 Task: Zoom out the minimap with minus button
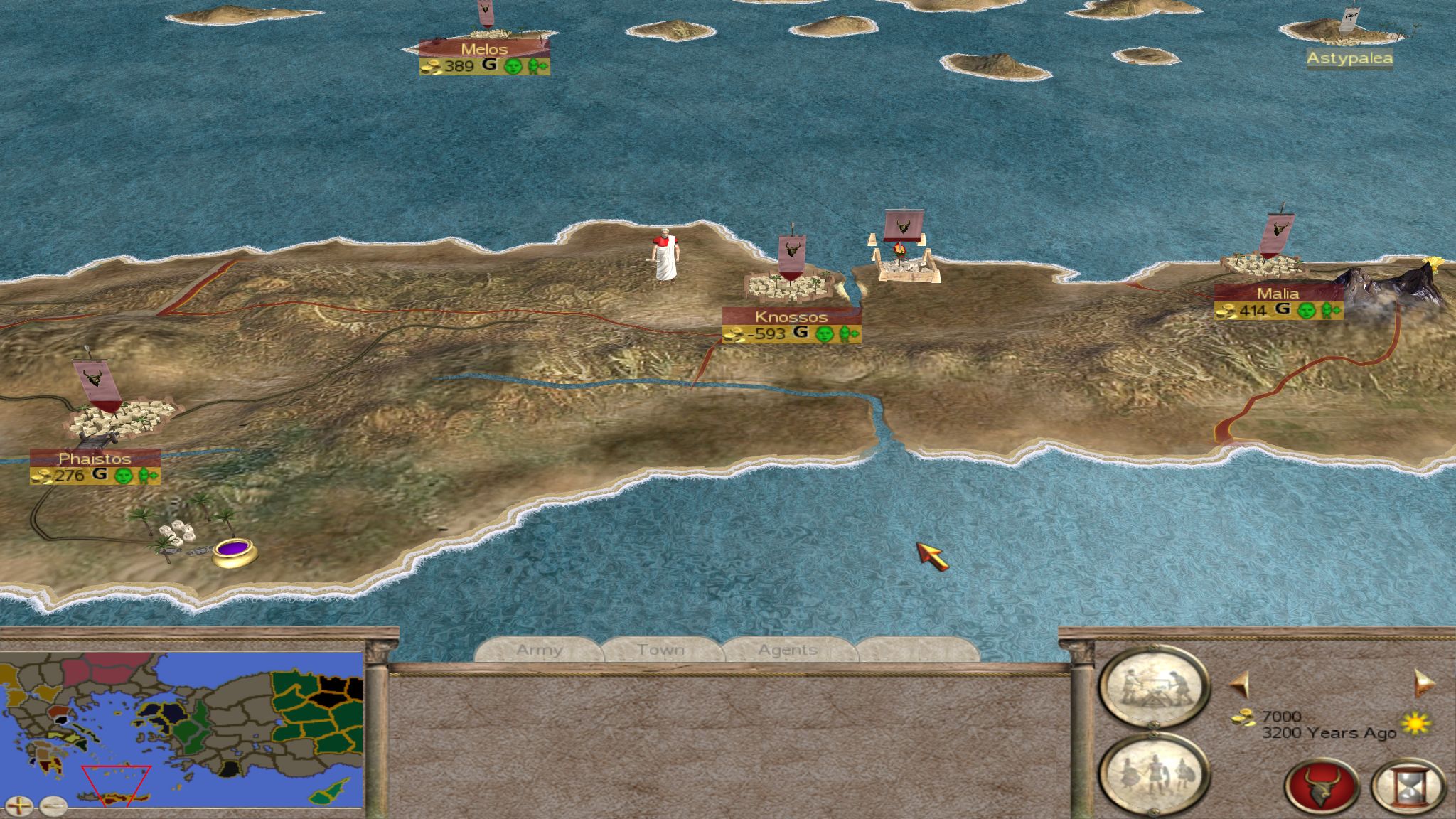click(53, 806)
